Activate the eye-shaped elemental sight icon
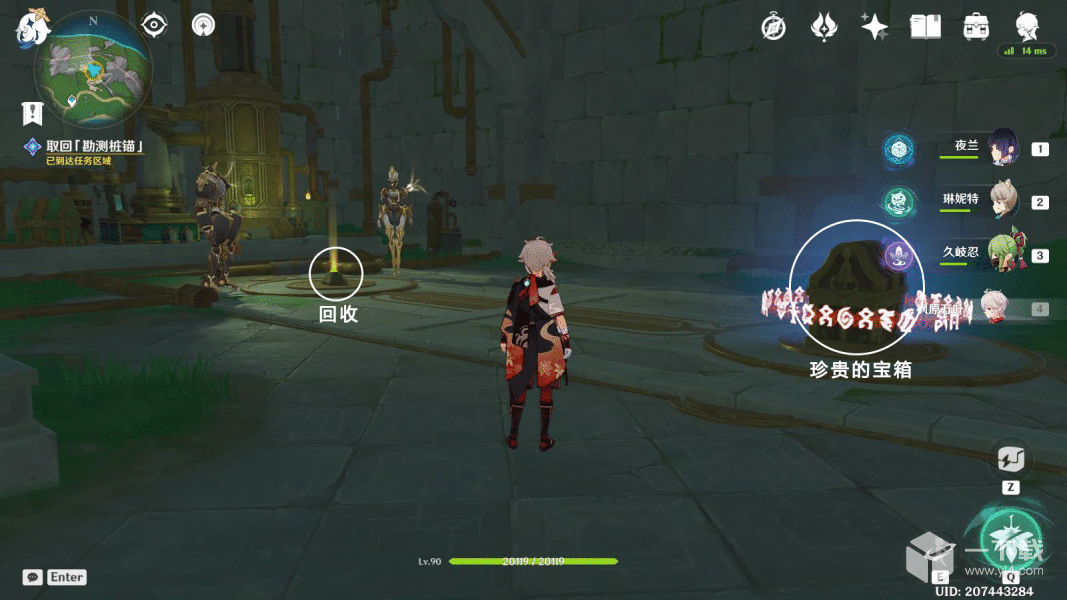 tap(154, 25)
